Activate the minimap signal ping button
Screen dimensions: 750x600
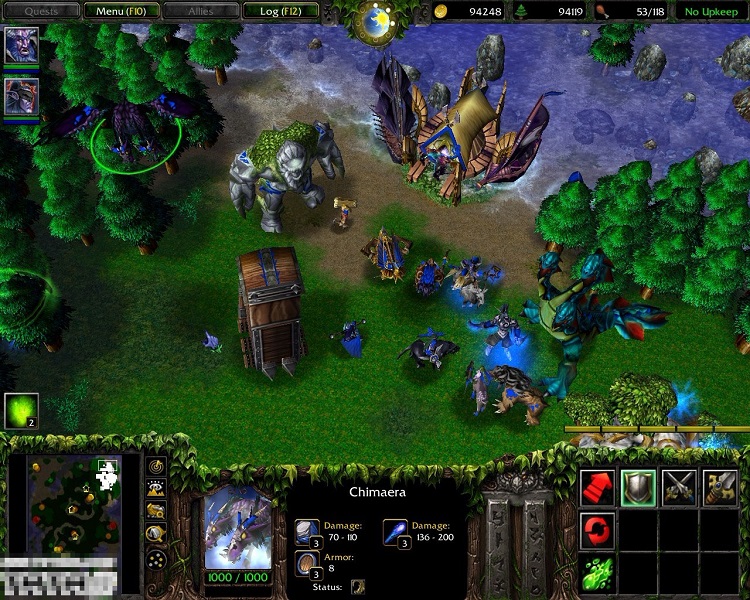pyautogui.click(x=157, y=466)
